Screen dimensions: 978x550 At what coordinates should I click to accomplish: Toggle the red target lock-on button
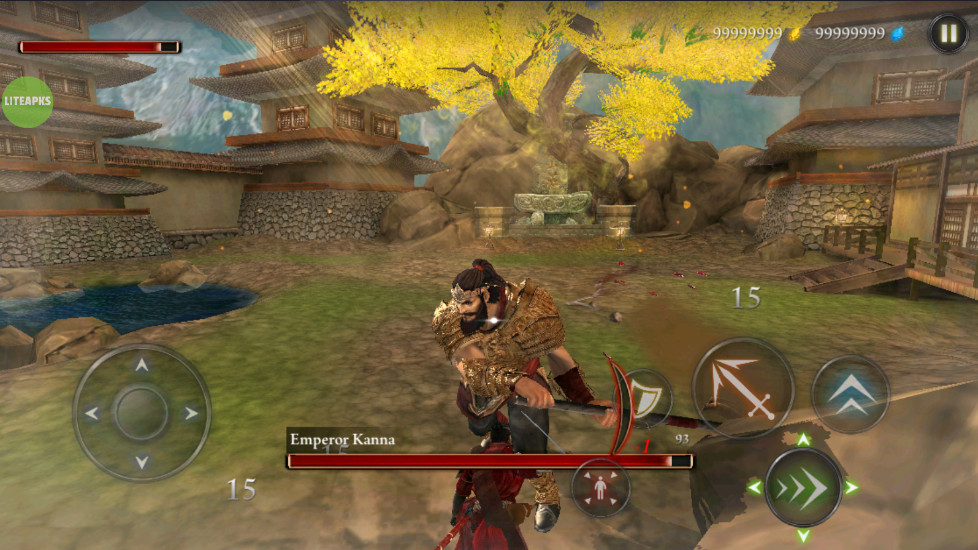pyautogui.click(x=600, y=487)
